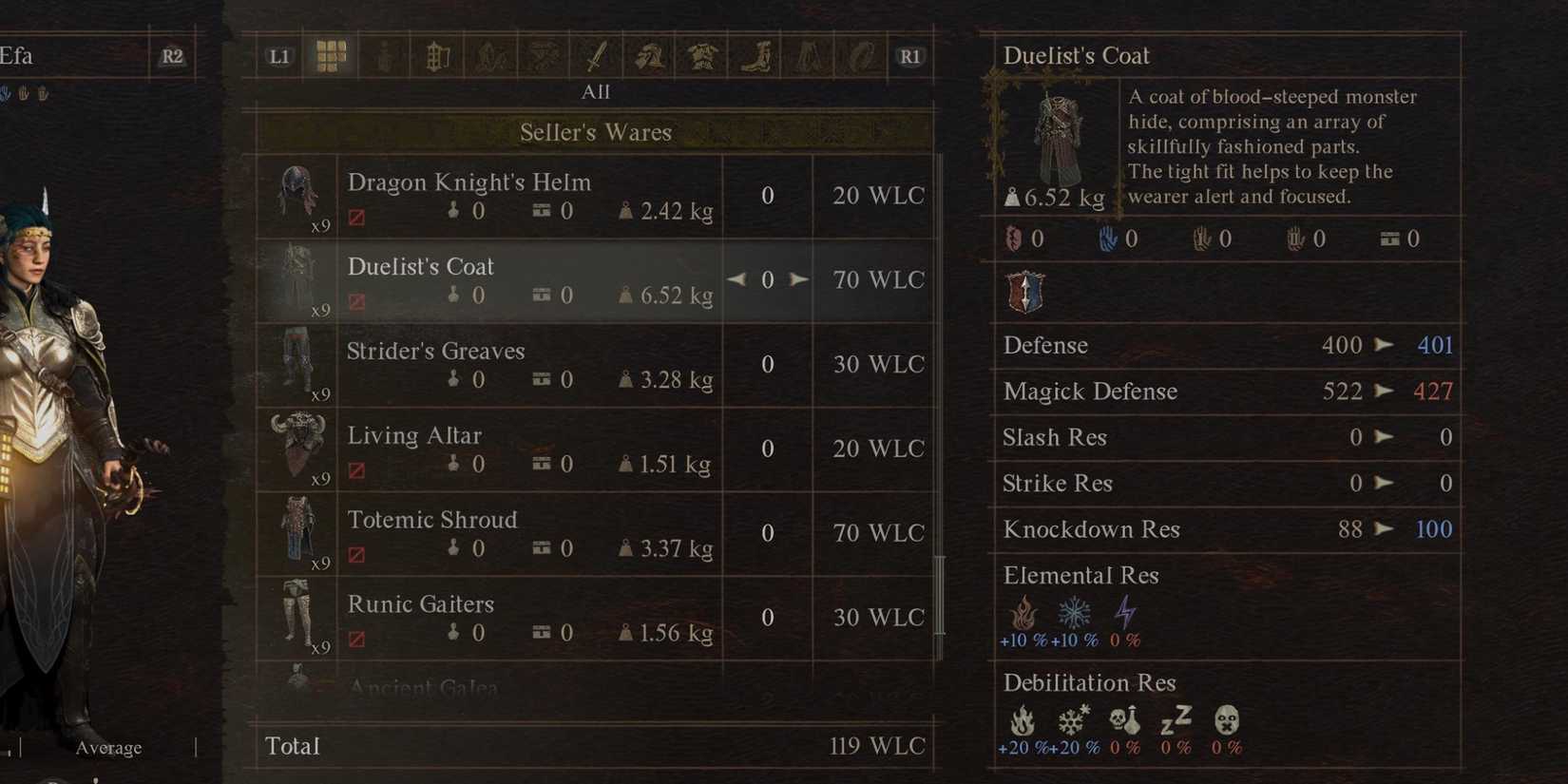Toggle the restriction marker beside Runic Gaiters
This screenshot has height=784, width=1568.
click(356, 639)
